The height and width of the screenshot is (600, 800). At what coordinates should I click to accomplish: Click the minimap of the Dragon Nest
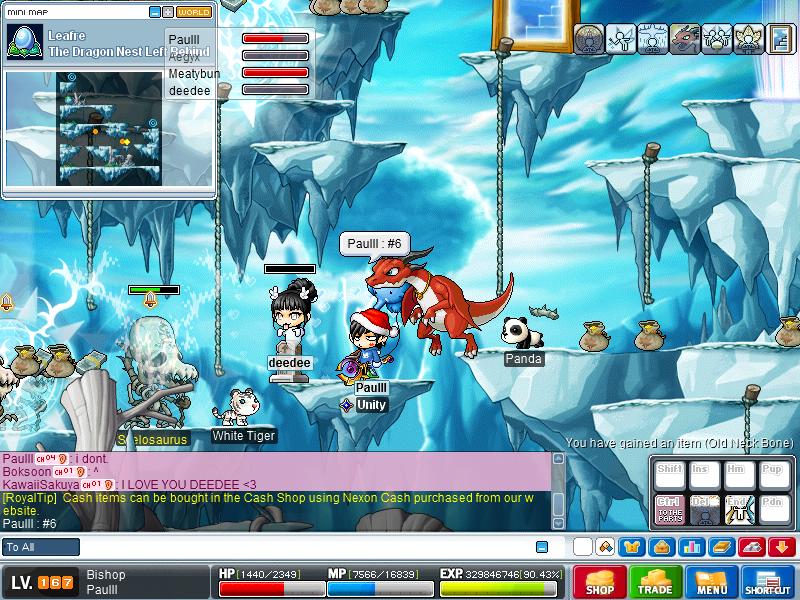[109, 124]
